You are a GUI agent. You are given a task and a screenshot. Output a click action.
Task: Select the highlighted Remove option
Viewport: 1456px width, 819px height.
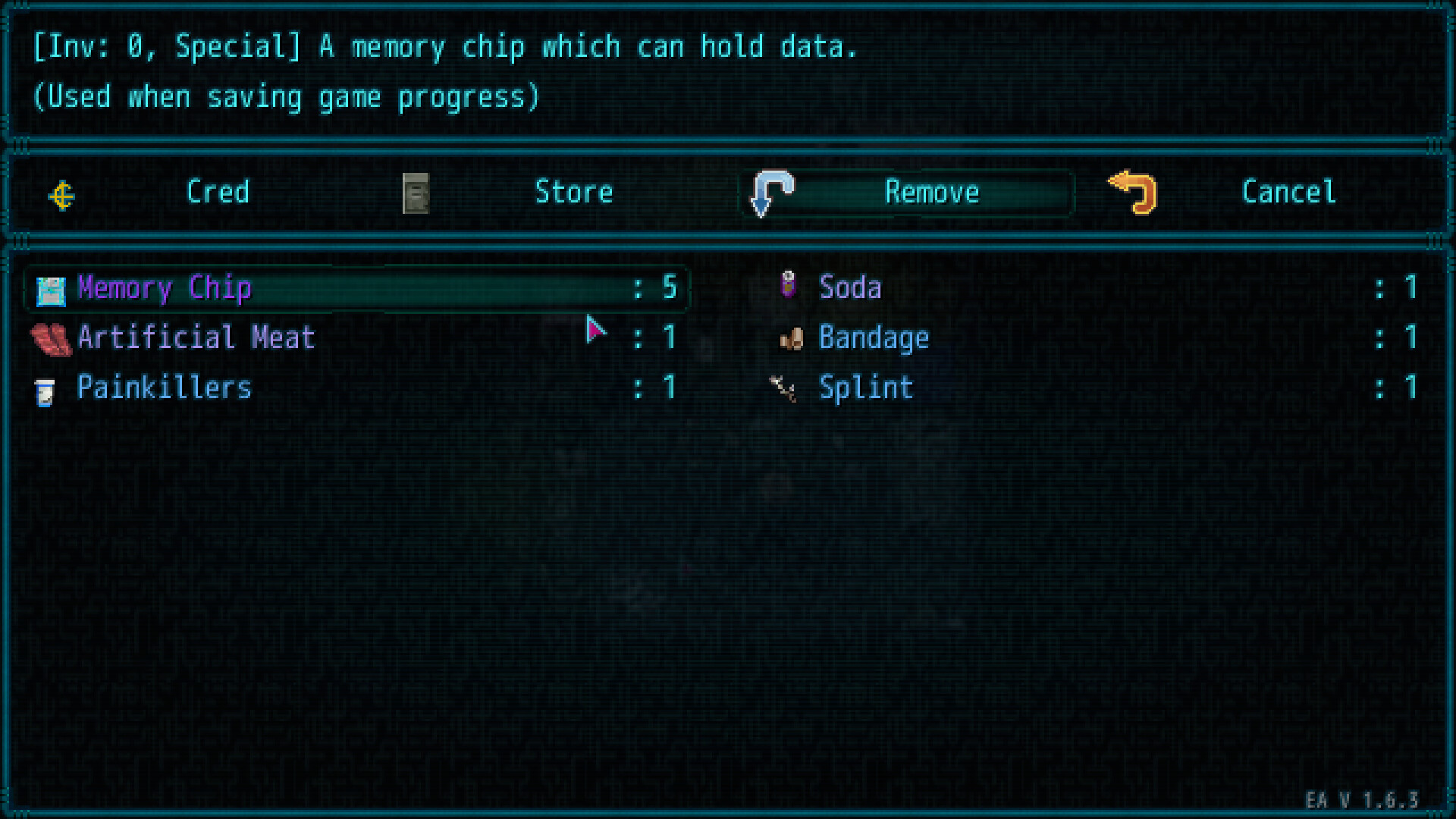932,193
